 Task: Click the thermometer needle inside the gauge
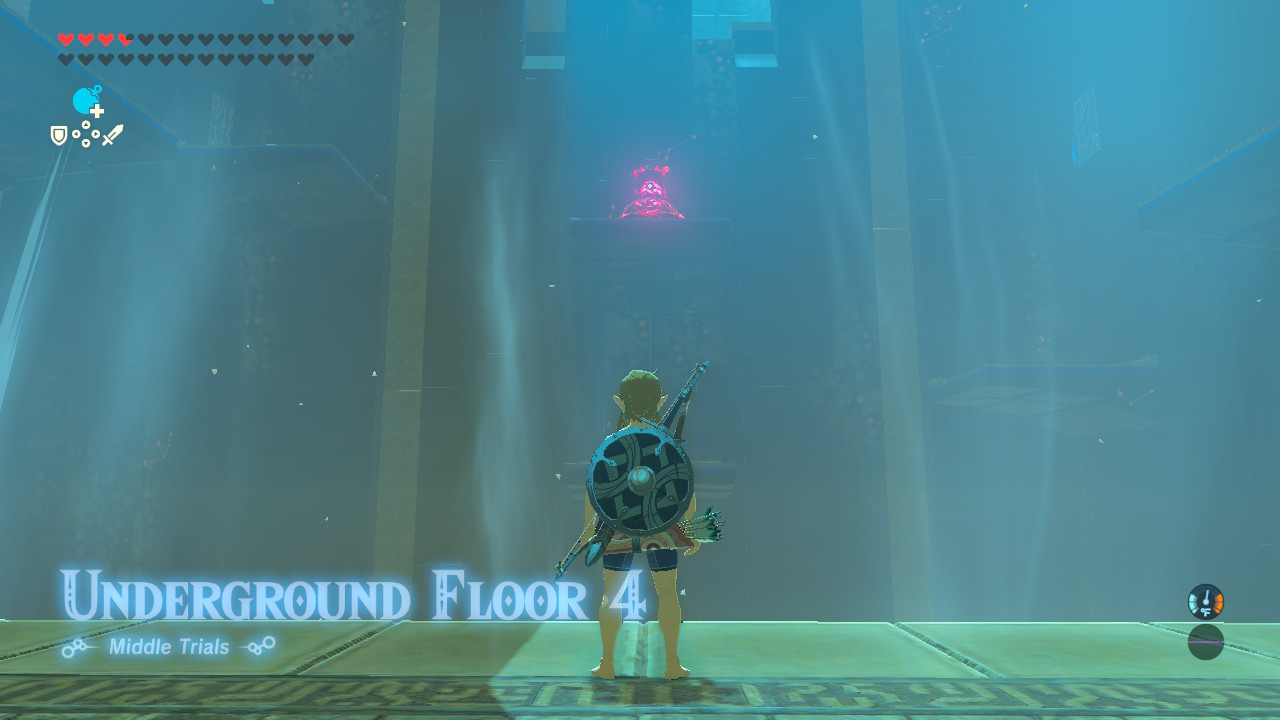[1206, 596]
